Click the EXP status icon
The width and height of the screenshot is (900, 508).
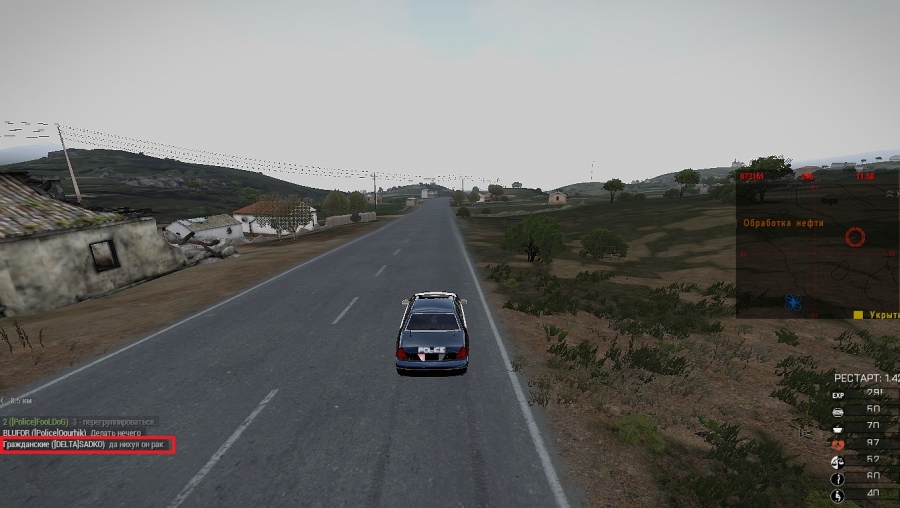pyautogui.click(x=838, y=395)
